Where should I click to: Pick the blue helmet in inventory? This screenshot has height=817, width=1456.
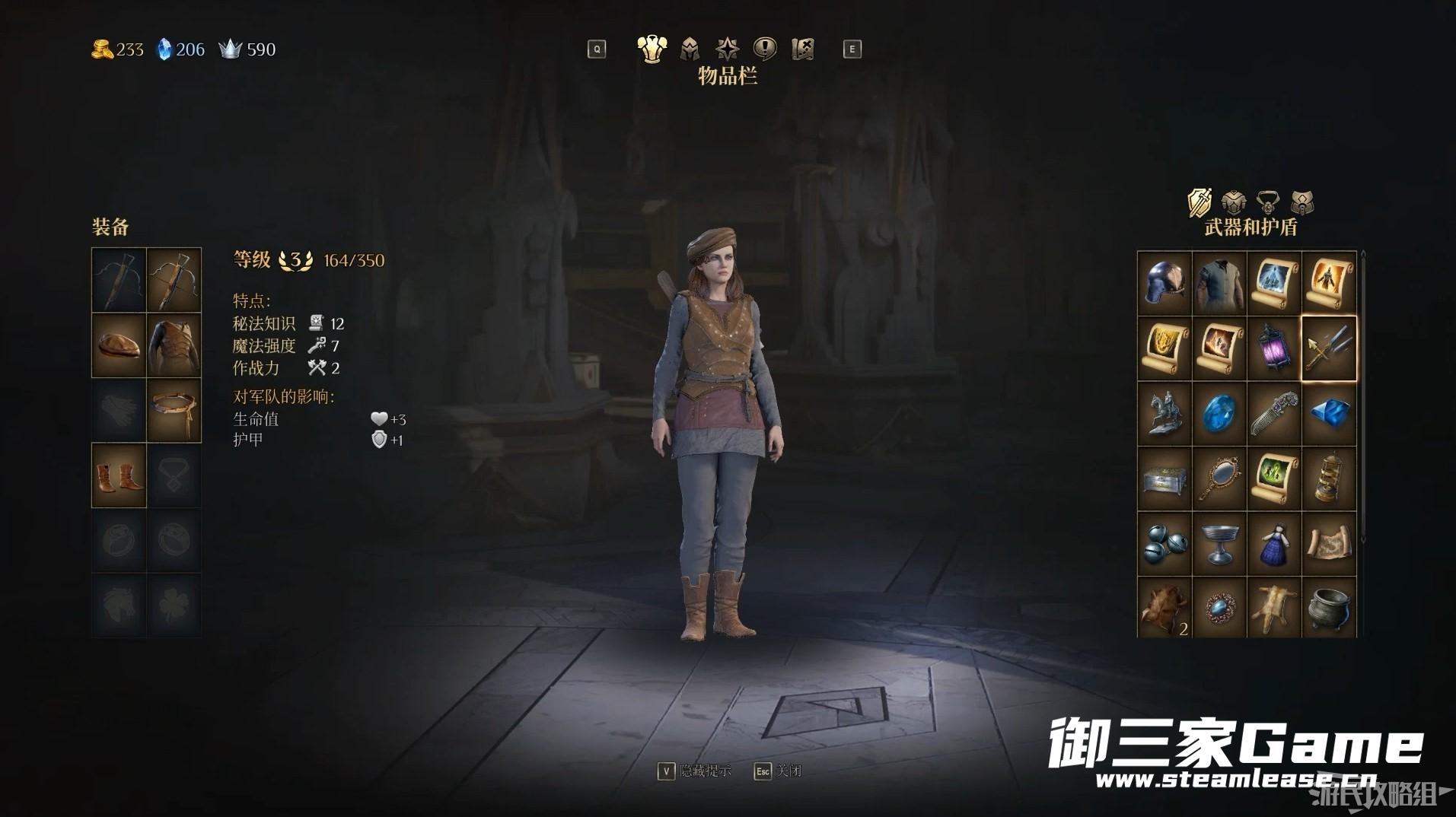(x=1164, y=283)
